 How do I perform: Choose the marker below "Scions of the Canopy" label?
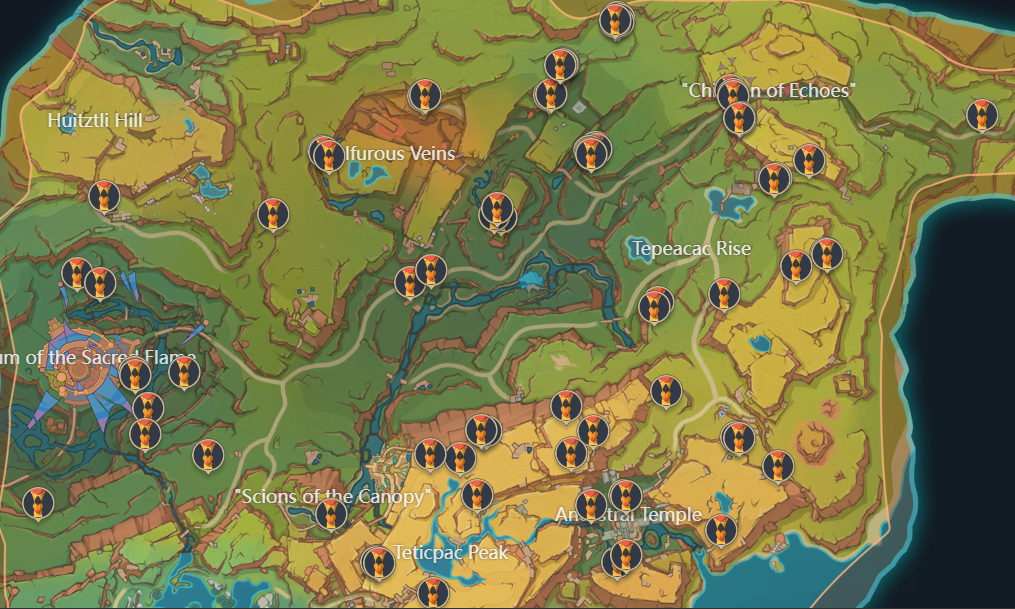(x=331, y=514)
